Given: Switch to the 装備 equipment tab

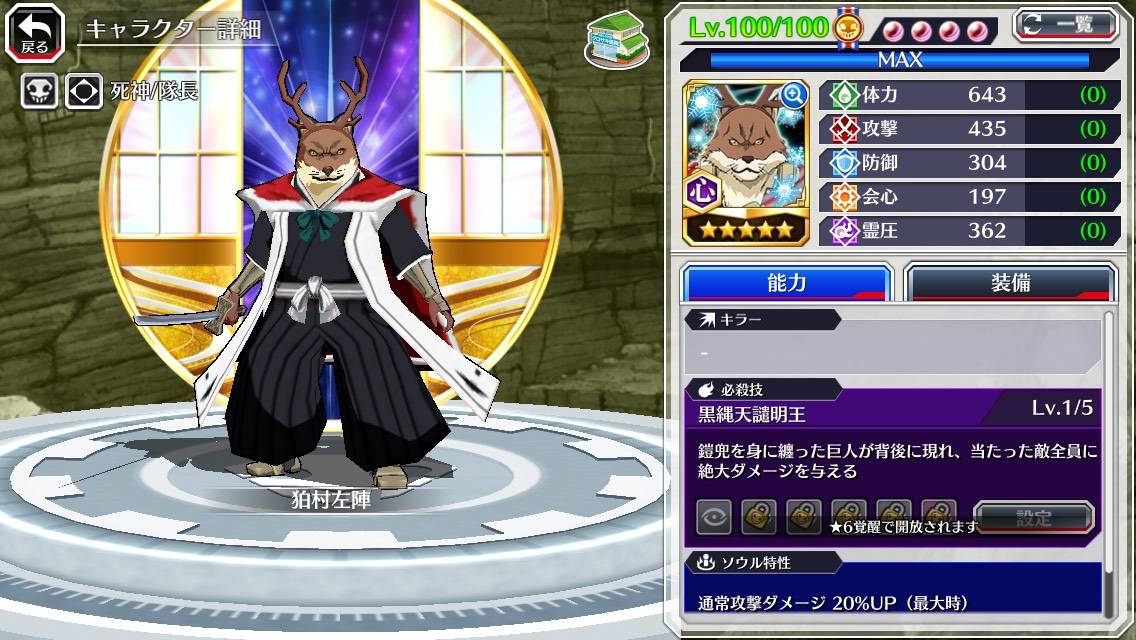Looking at the screenshot, I should [x=1010, y=283].
